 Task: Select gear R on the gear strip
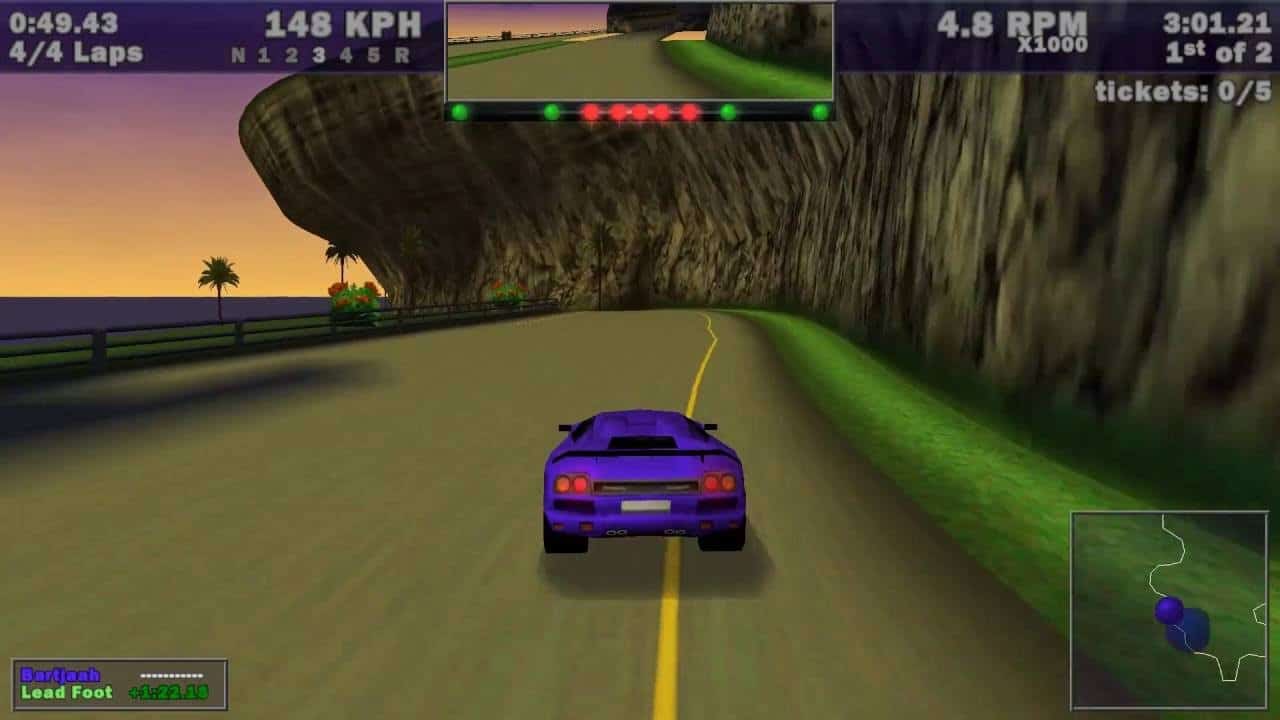coord(404,51)
